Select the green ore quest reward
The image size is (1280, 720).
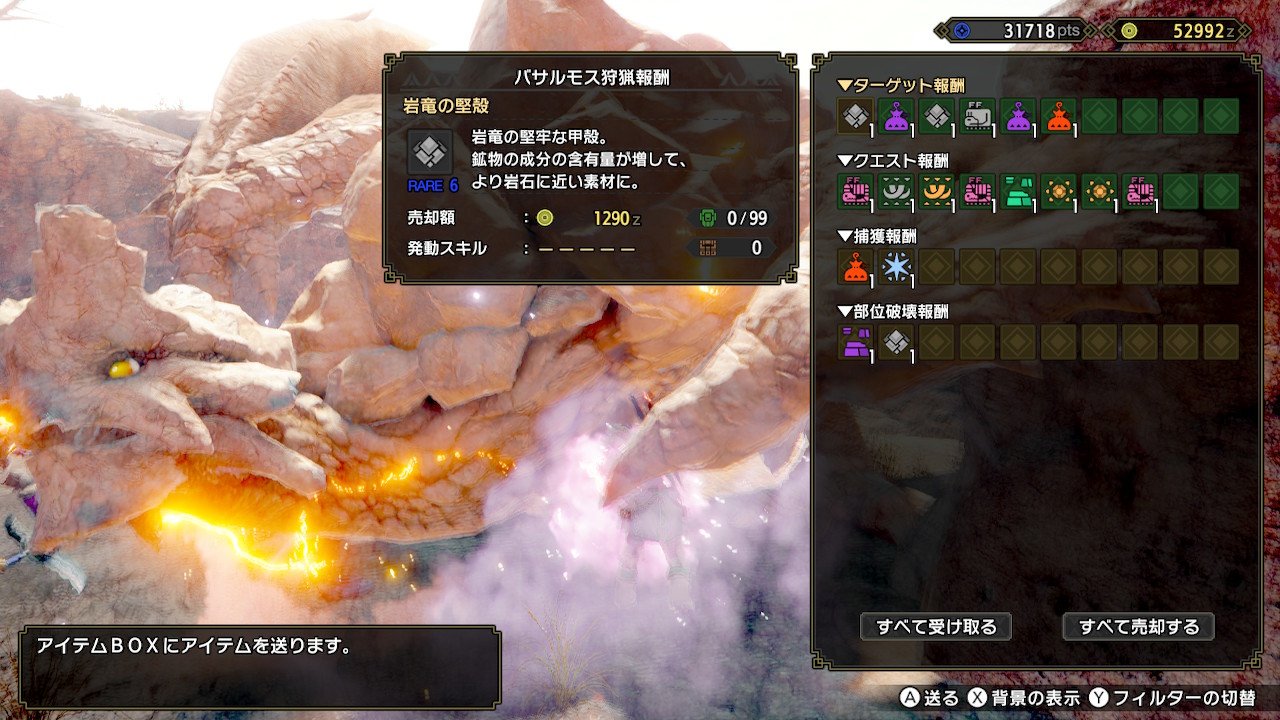click(1018, 191)
